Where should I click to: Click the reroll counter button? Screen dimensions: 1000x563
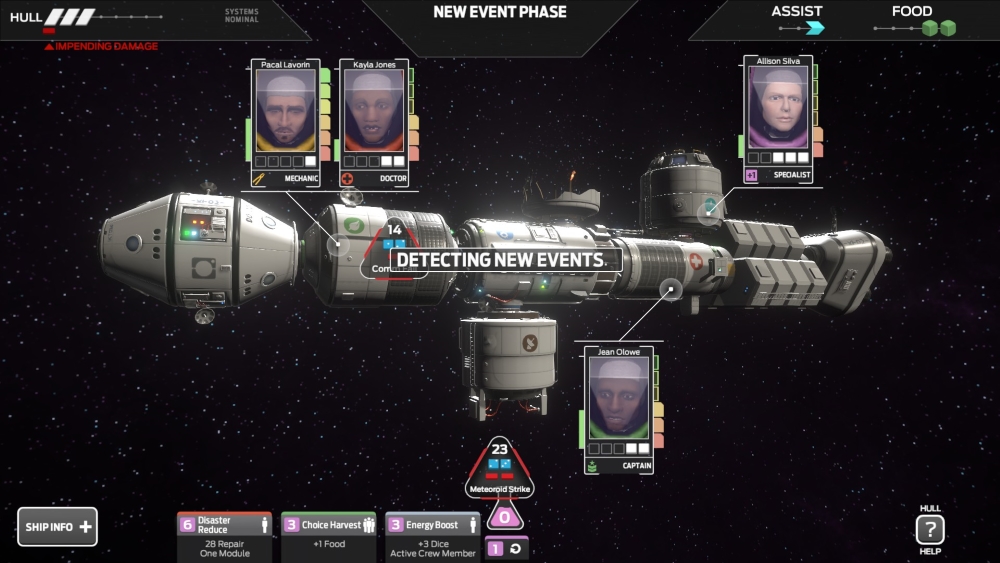pos(507,549)
